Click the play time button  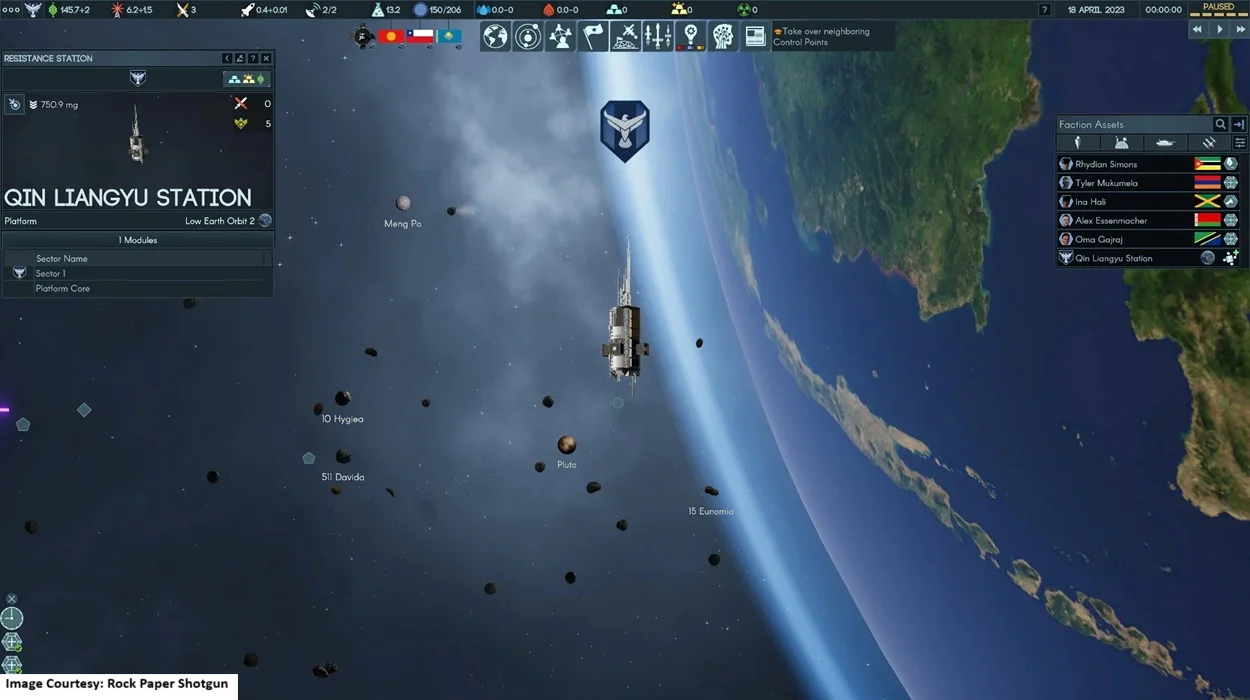click(1219, 30)
